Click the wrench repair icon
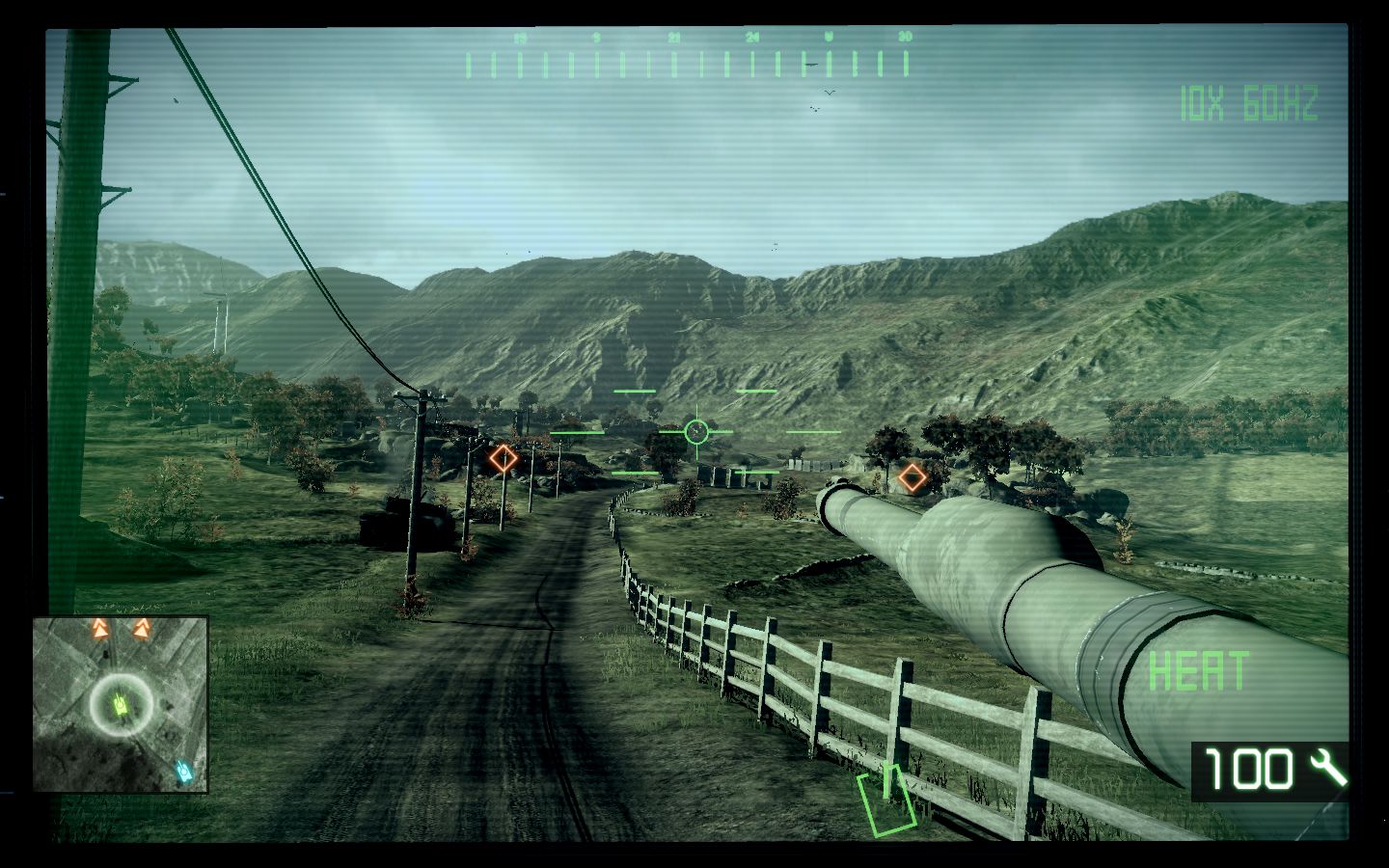This screenshot has width=1389, height=868. click(1328, 769)
